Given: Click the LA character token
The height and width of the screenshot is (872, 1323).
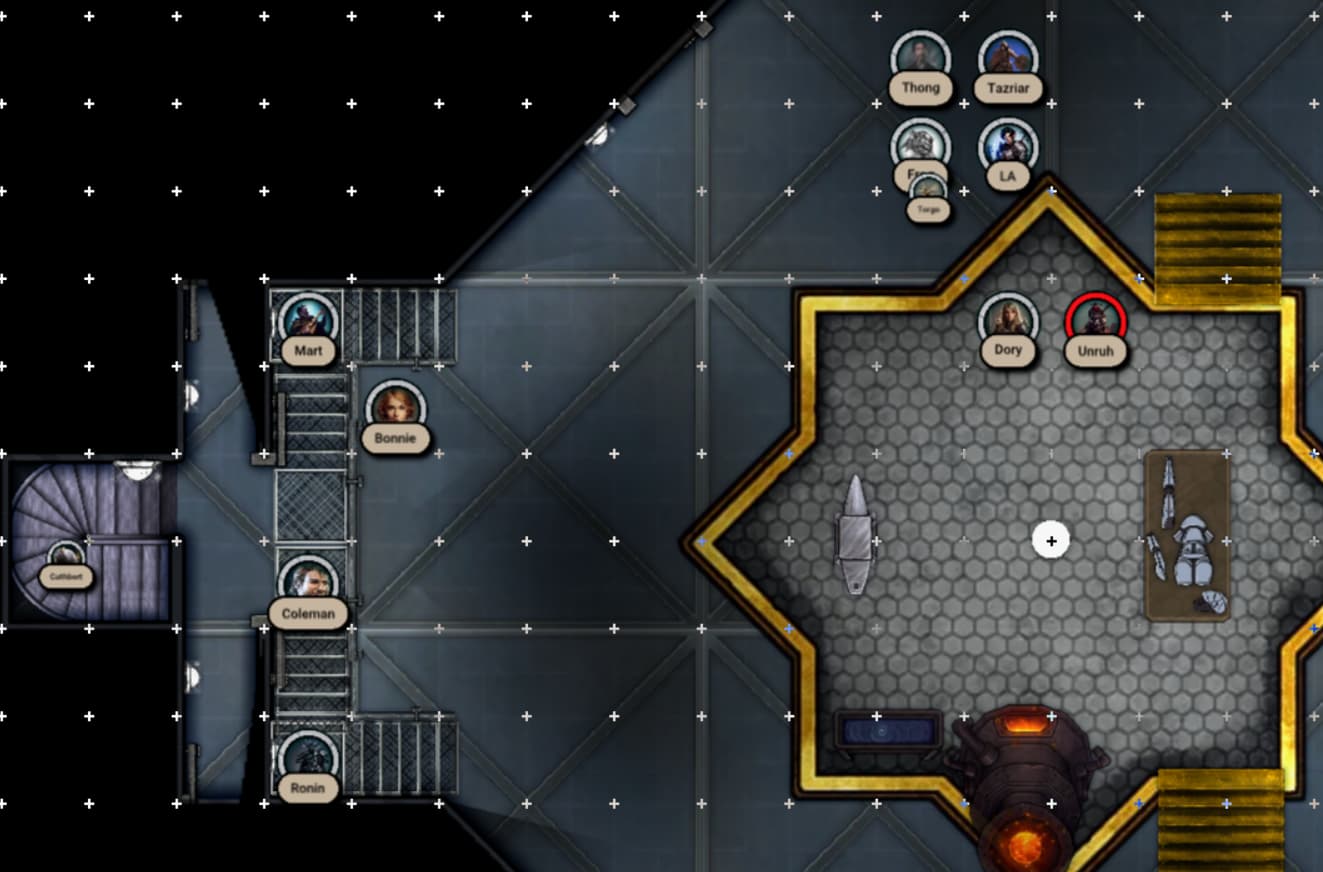Looking at the screenshot, I should pos(1008,148).
